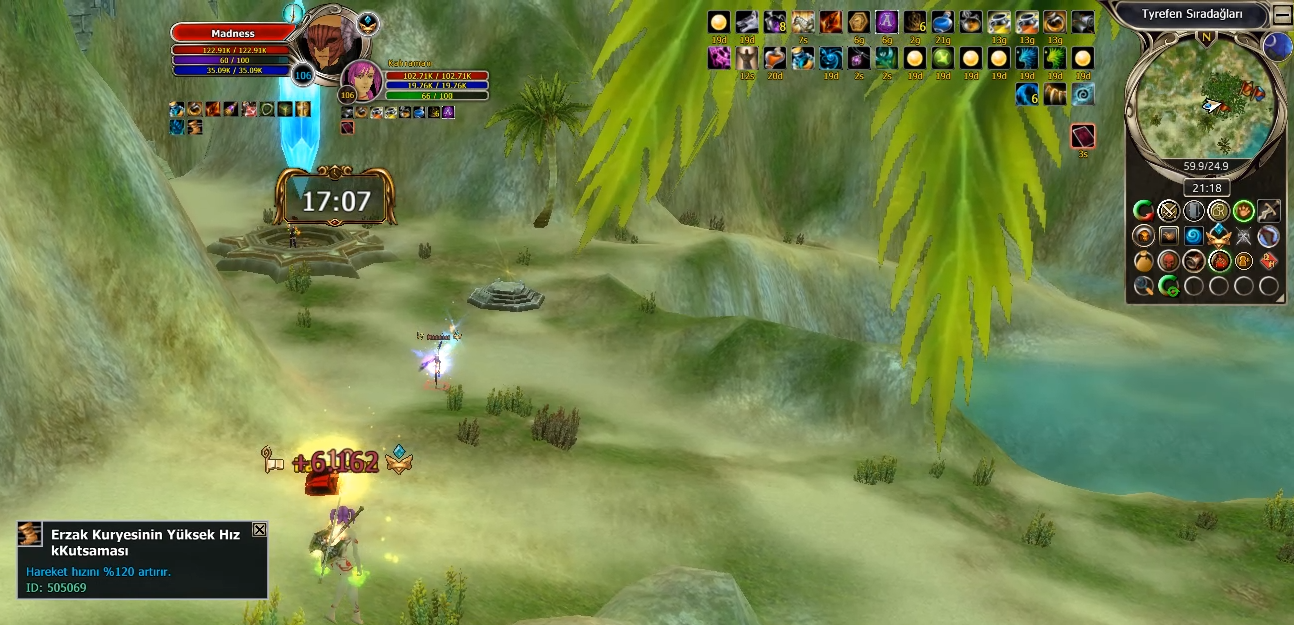The height and width of the screenshot is (625, 1294).
Task: Click the green paw print button
Action: click(1243, 211)
